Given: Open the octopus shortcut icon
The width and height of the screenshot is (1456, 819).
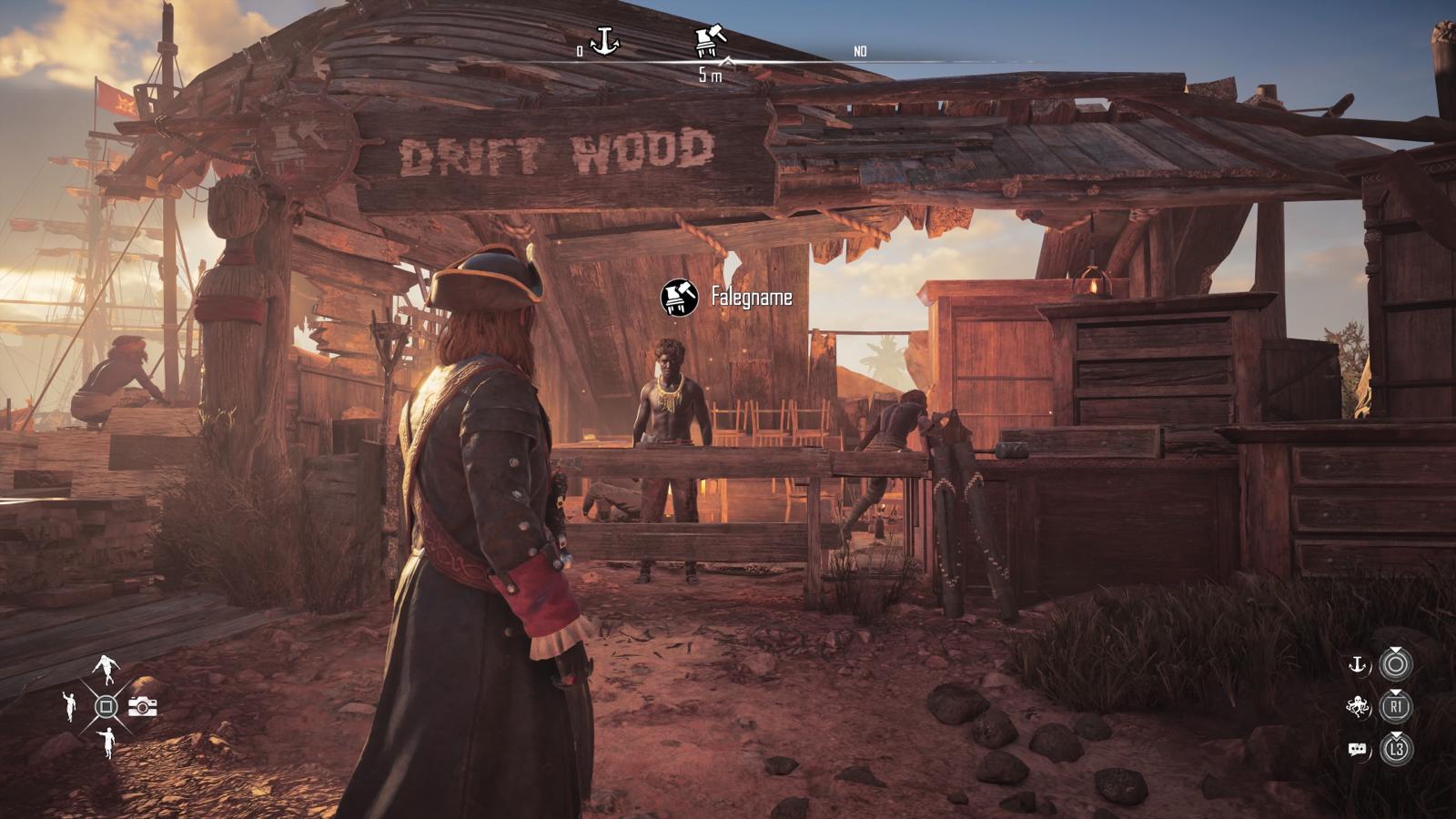Looking at the screenshot, I should click(1358, 706).
